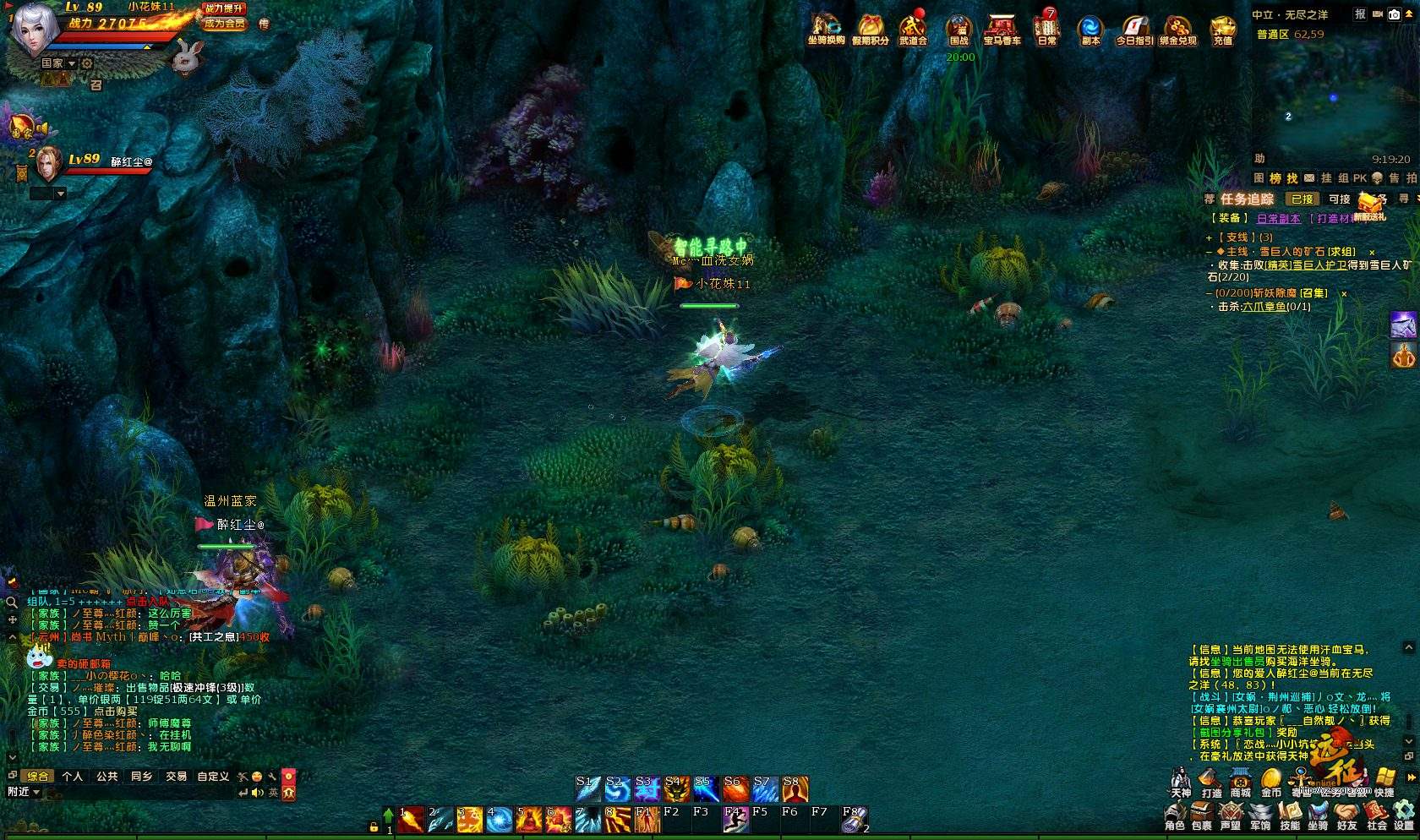Switch chat to the 交易 trade tab
This screenshot has height=840, width=1420.
[176, 776]
